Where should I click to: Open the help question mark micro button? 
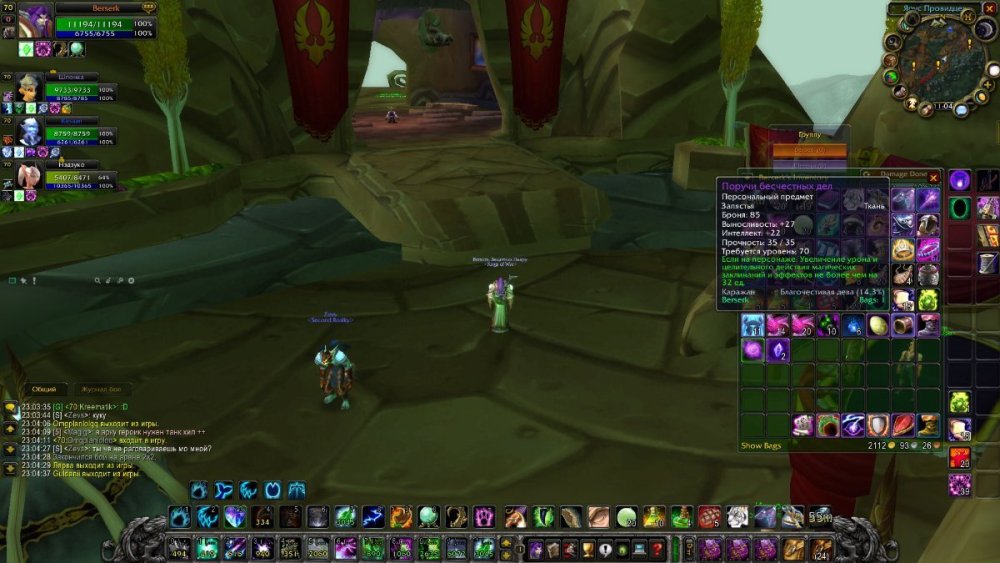point(657,548)
